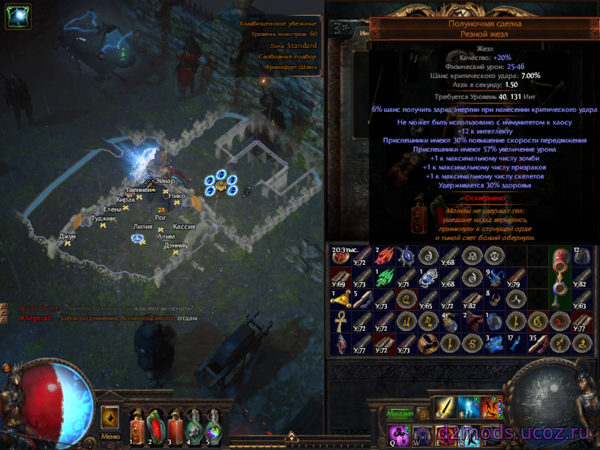Open the Меню button

click(x=110, y=436)
